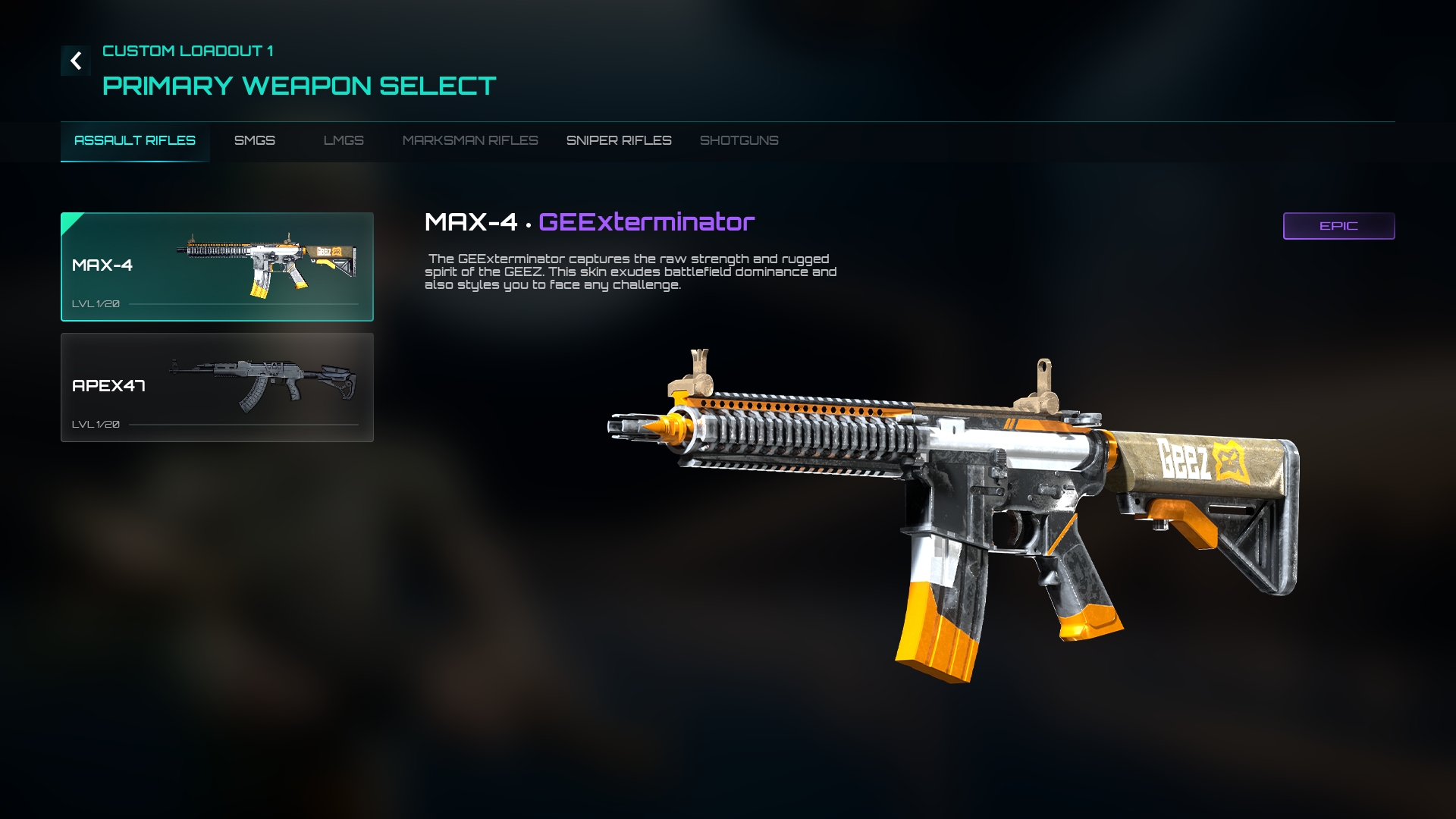
Task: Open the Shotguns category
Action: click(x=739, y=141)
